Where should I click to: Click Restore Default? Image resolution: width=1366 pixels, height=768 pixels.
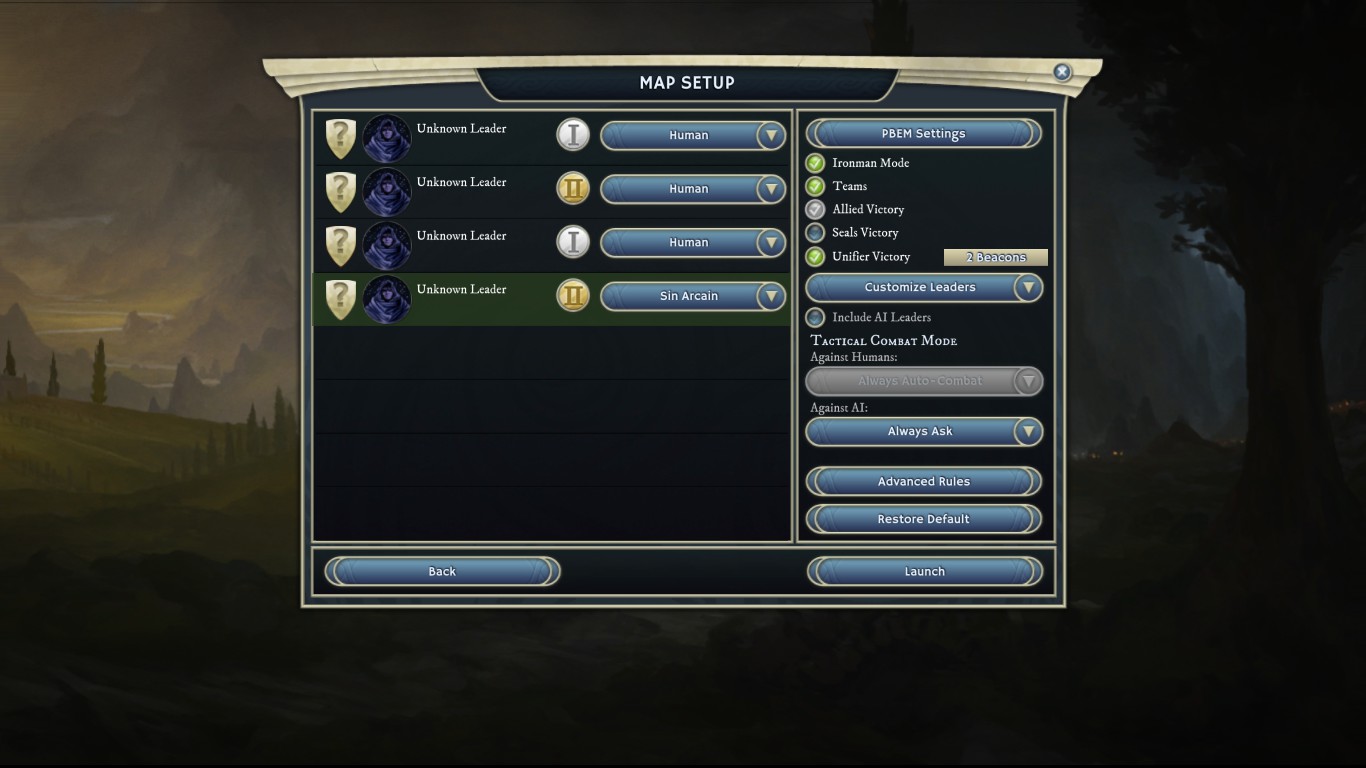point(923,520)
